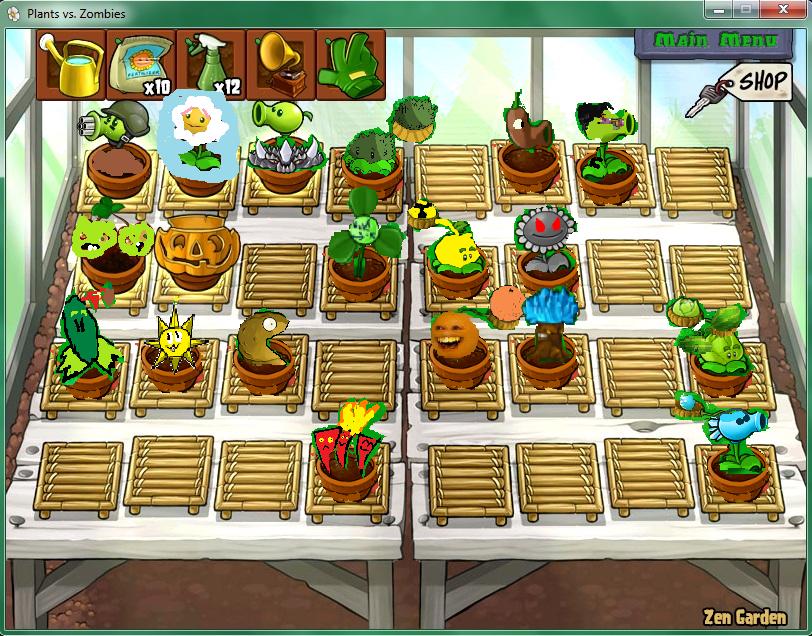Pick up the fertilizer bag
The image size is (812, 636).
pyautogui.click(x=141, y=65)
